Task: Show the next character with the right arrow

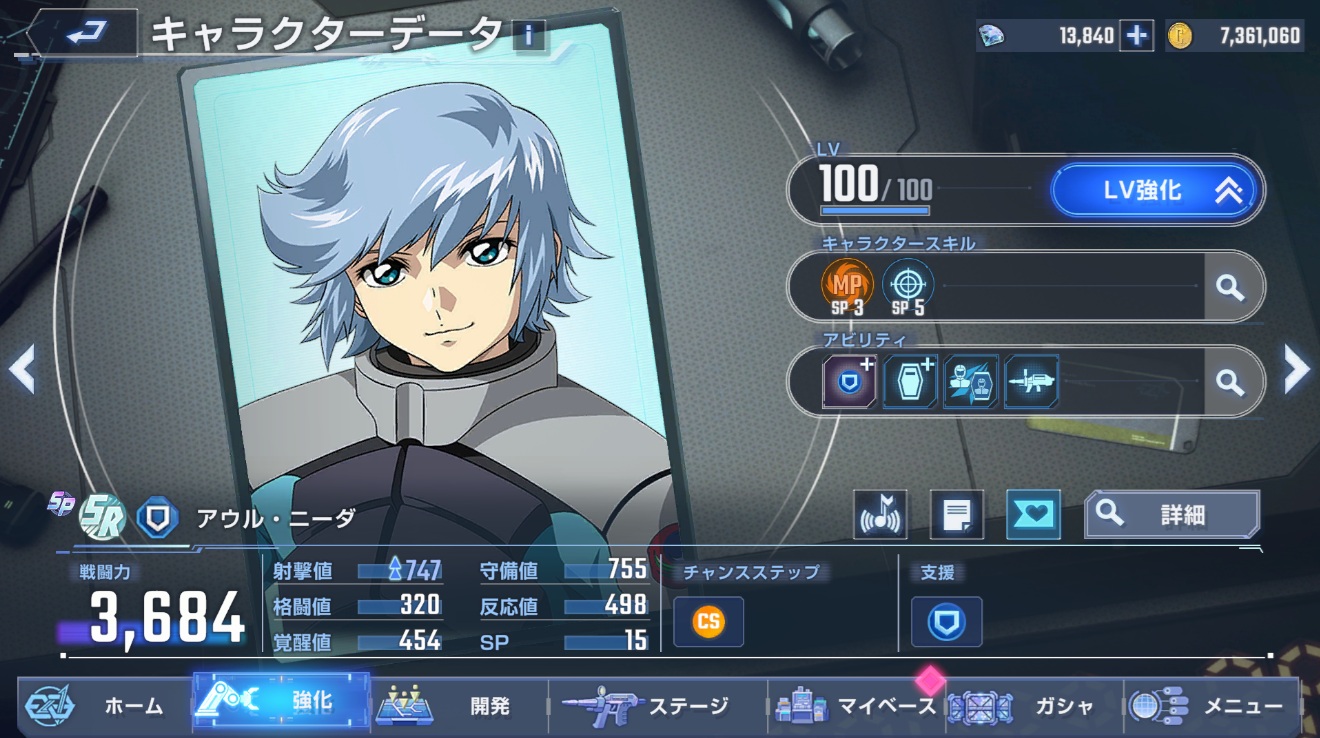Action: click(x=1296, y=369)
